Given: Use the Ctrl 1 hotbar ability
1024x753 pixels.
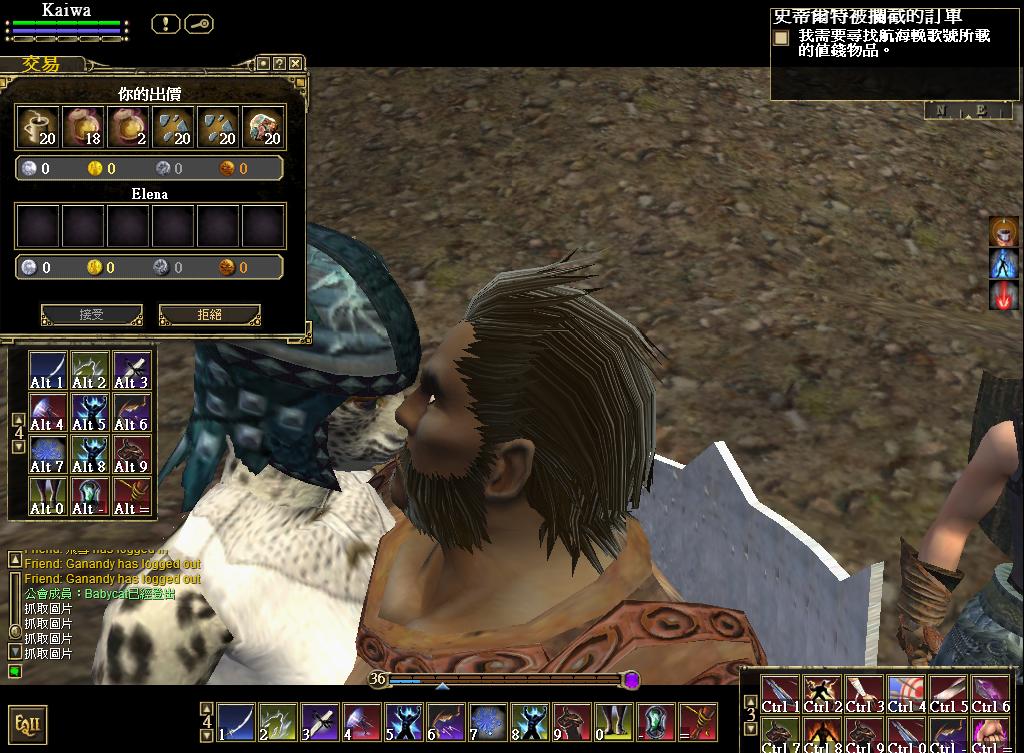Looking at the screenshot, I should (781, 694).
